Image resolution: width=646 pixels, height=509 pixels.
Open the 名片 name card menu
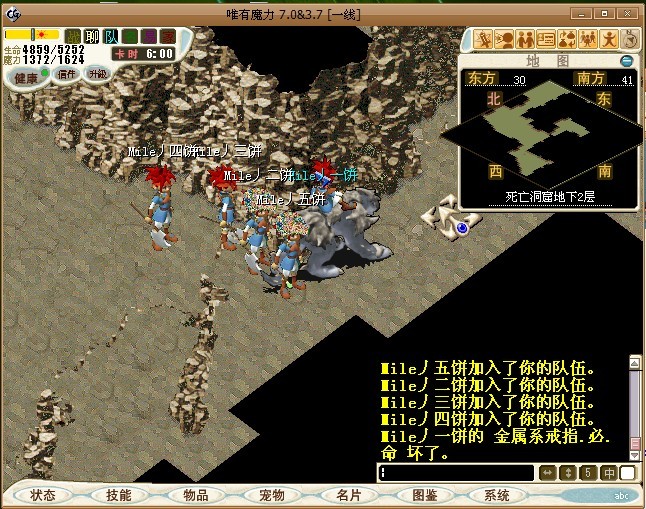point(349,495)
